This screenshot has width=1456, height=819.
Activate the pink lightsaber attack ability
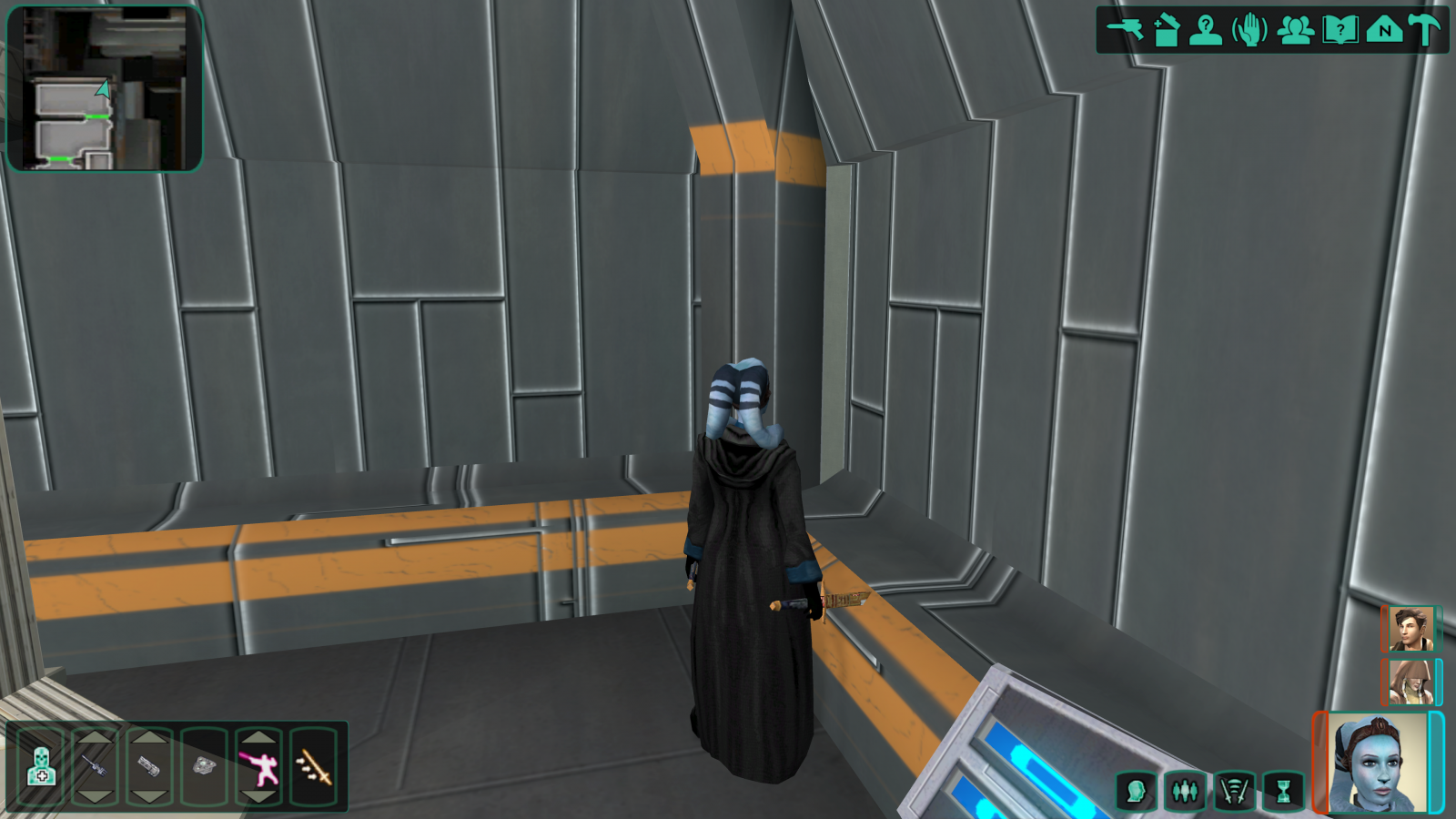click(x=259, y=767)
